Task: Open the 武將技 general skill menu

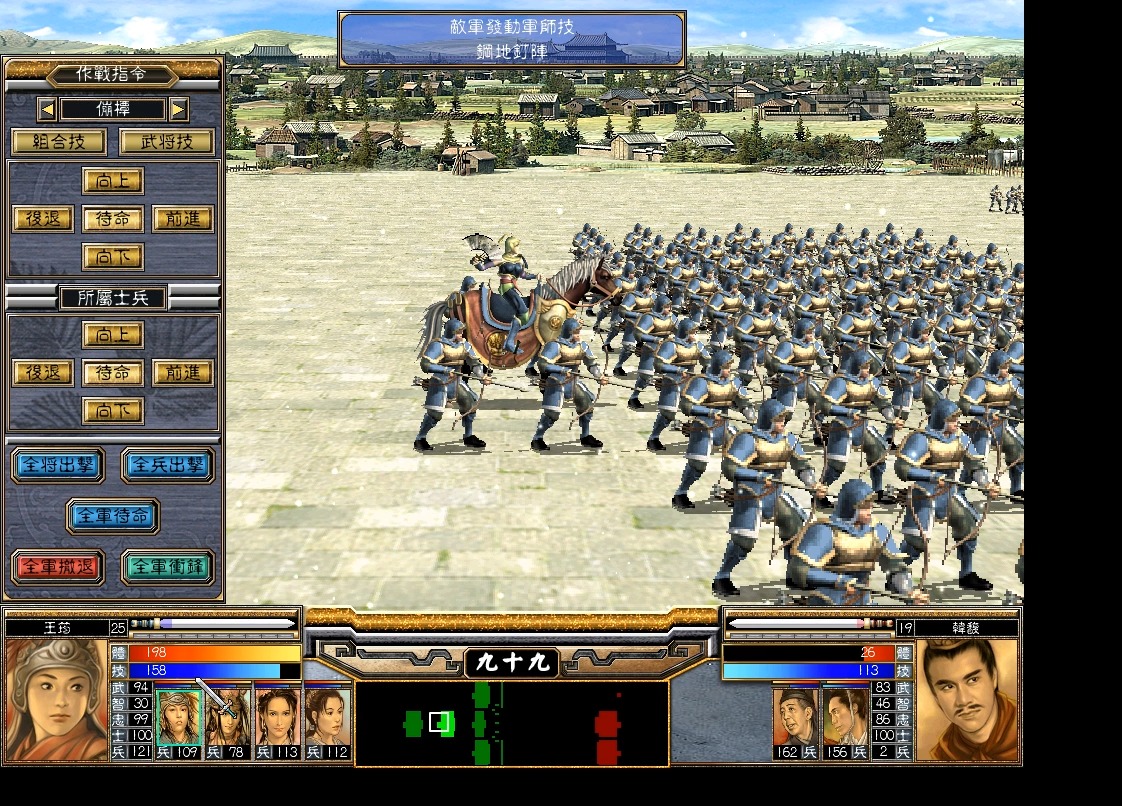Action: pyautogui.click(x=167, y=142)
